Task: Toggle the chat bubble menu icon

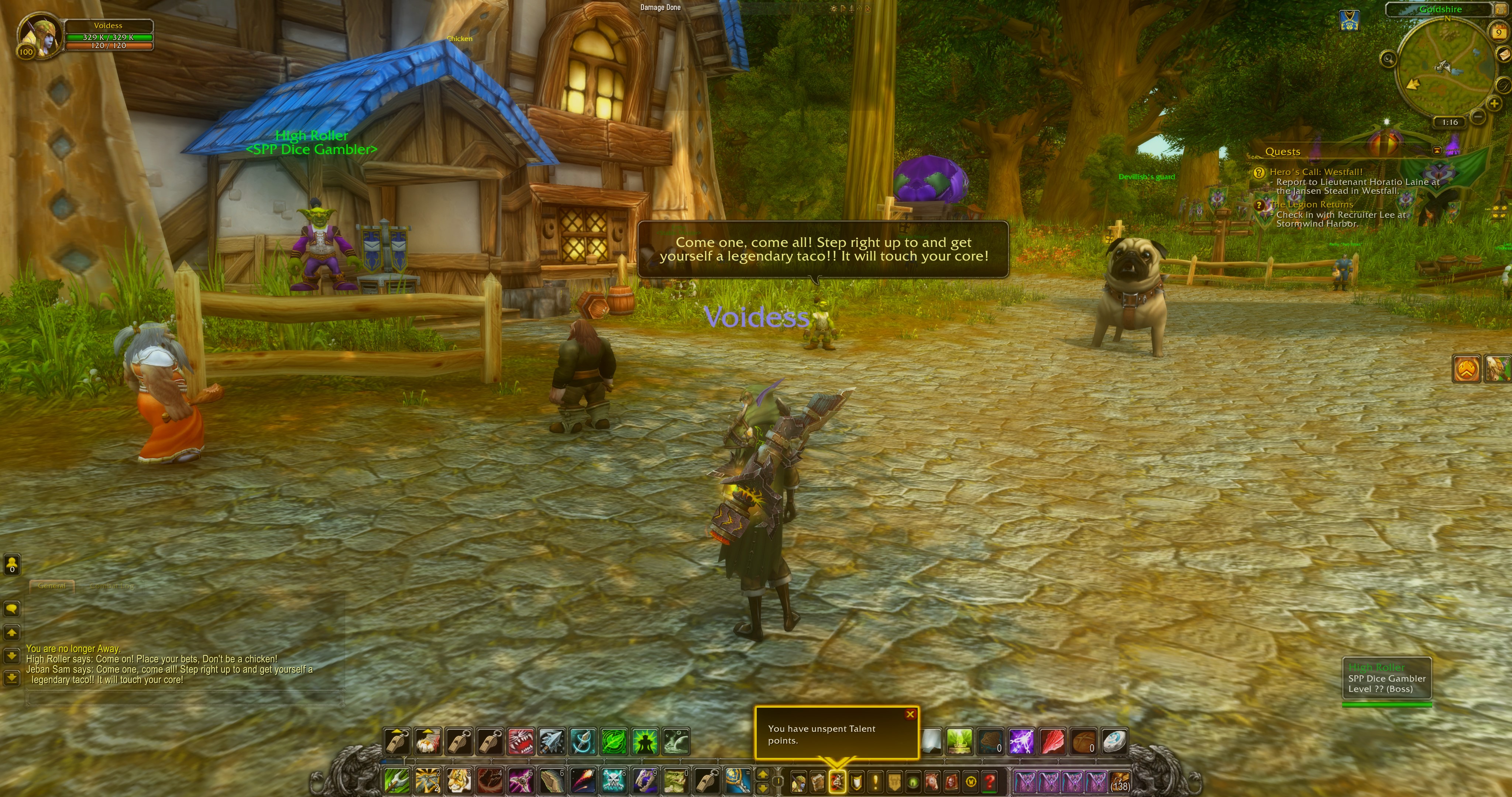Action: (12, 608)
